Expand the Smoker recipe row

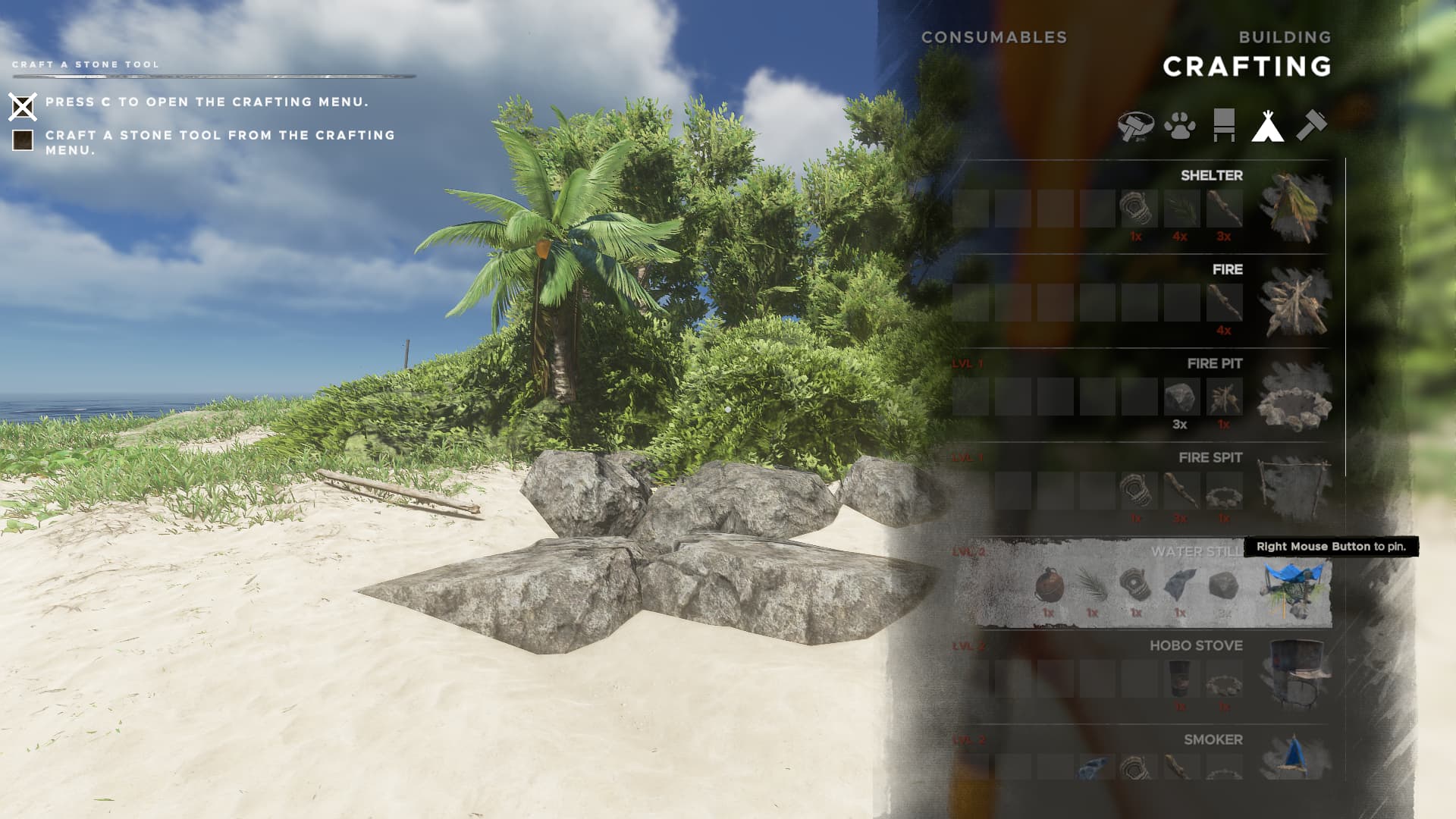point(1212,739)
